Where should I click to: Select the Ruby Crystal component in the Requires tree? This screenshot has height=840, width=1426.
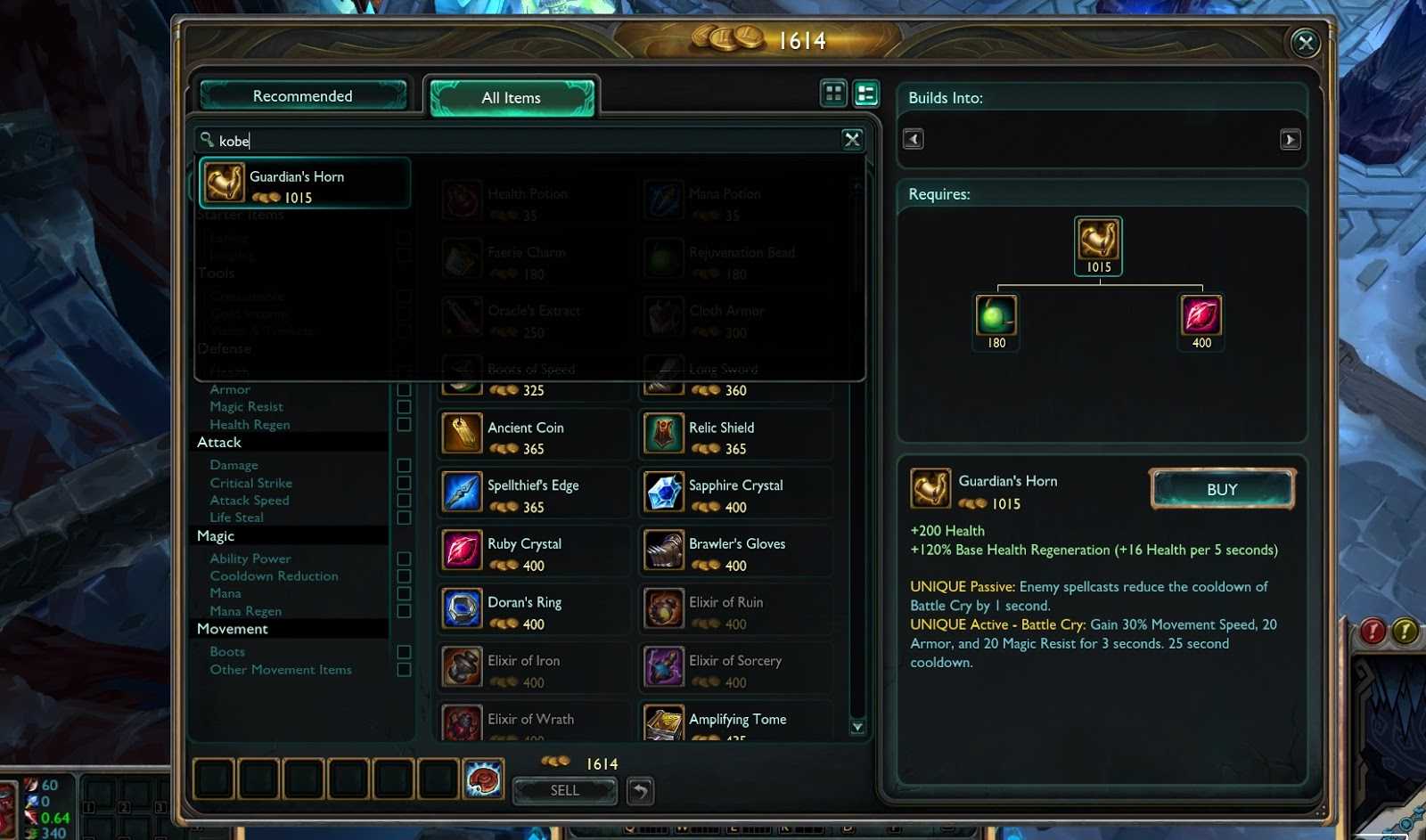click(1201, 321)
